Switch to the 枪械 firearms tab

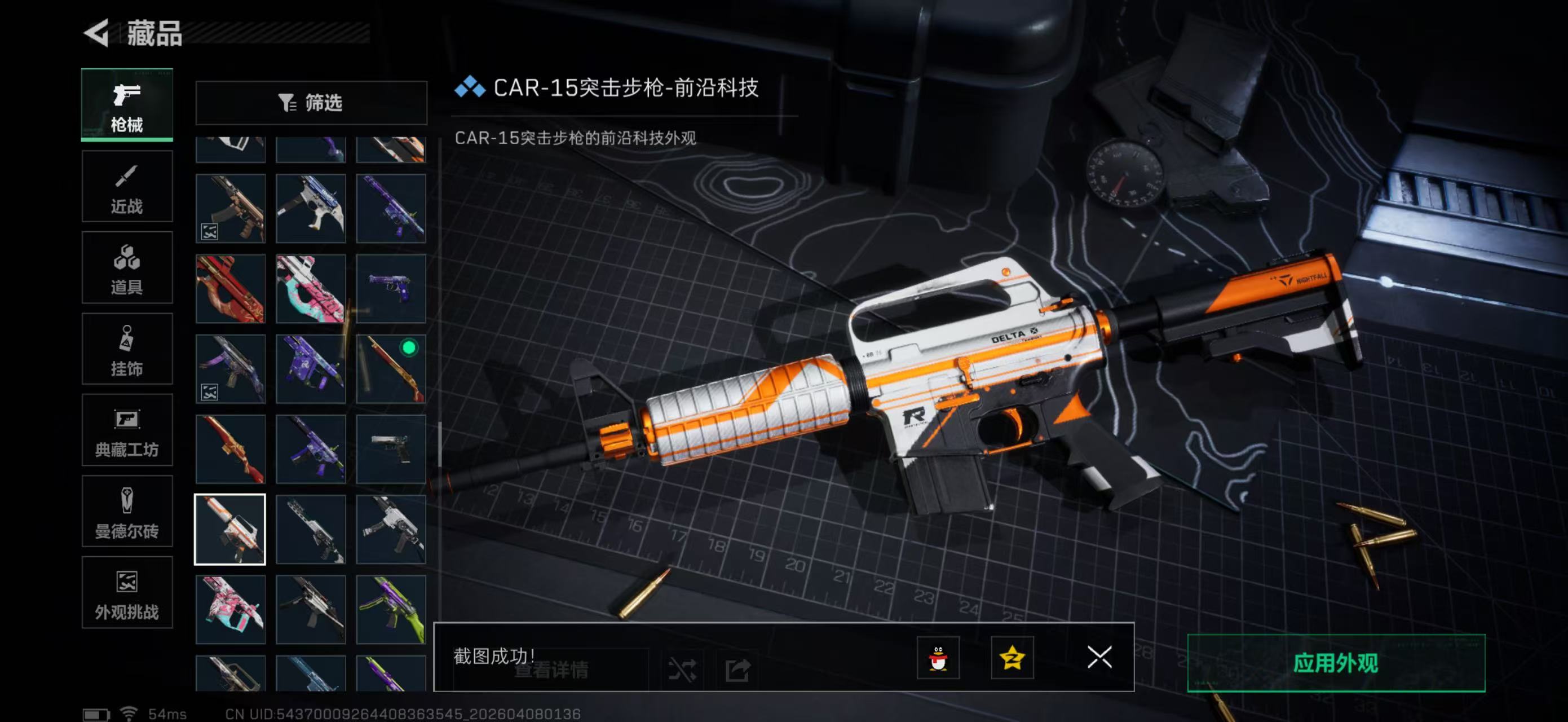[x=127, y=105]
